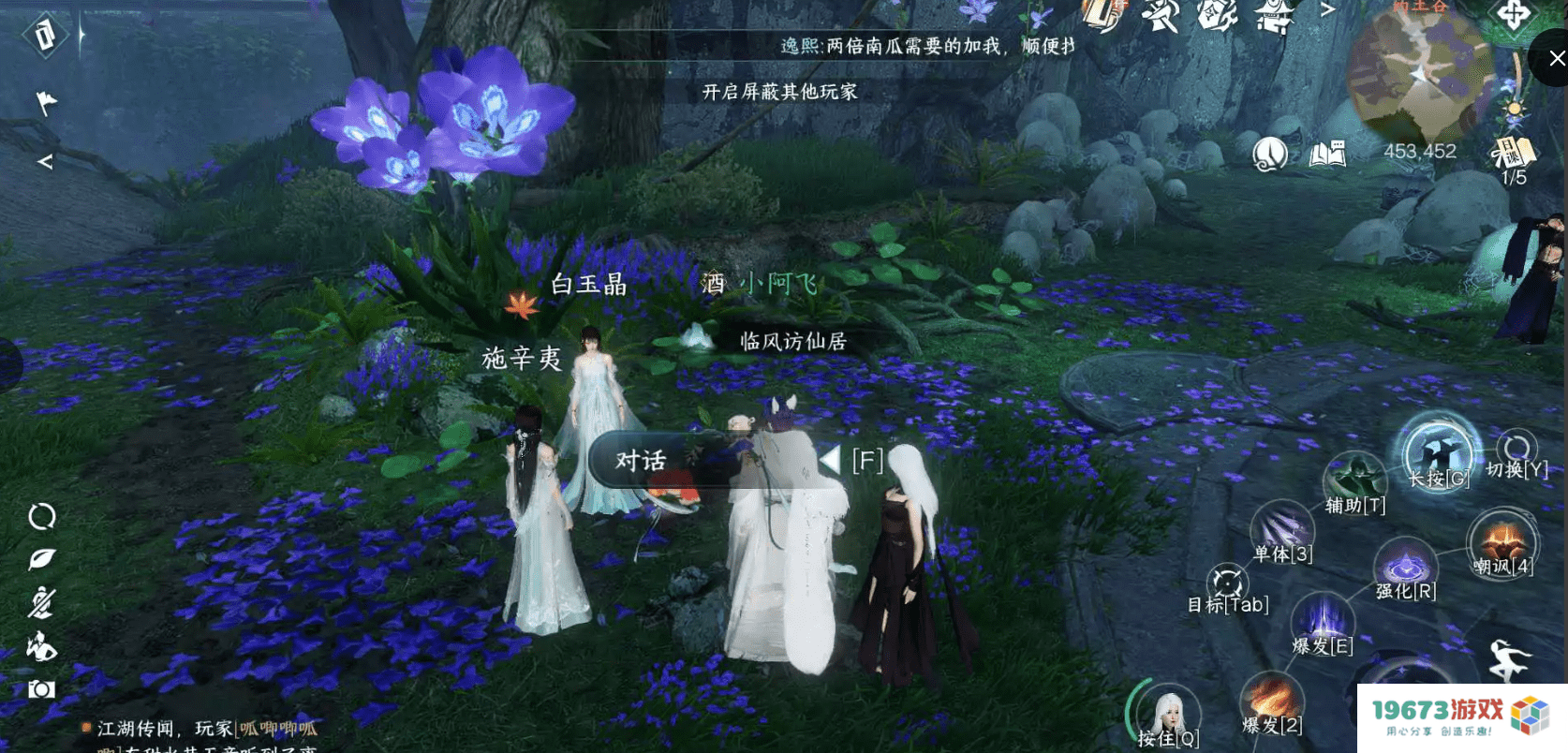Open the camera screenshot icon
The height and width of the screenshot is (753, 1568).
tap(41, 689)
